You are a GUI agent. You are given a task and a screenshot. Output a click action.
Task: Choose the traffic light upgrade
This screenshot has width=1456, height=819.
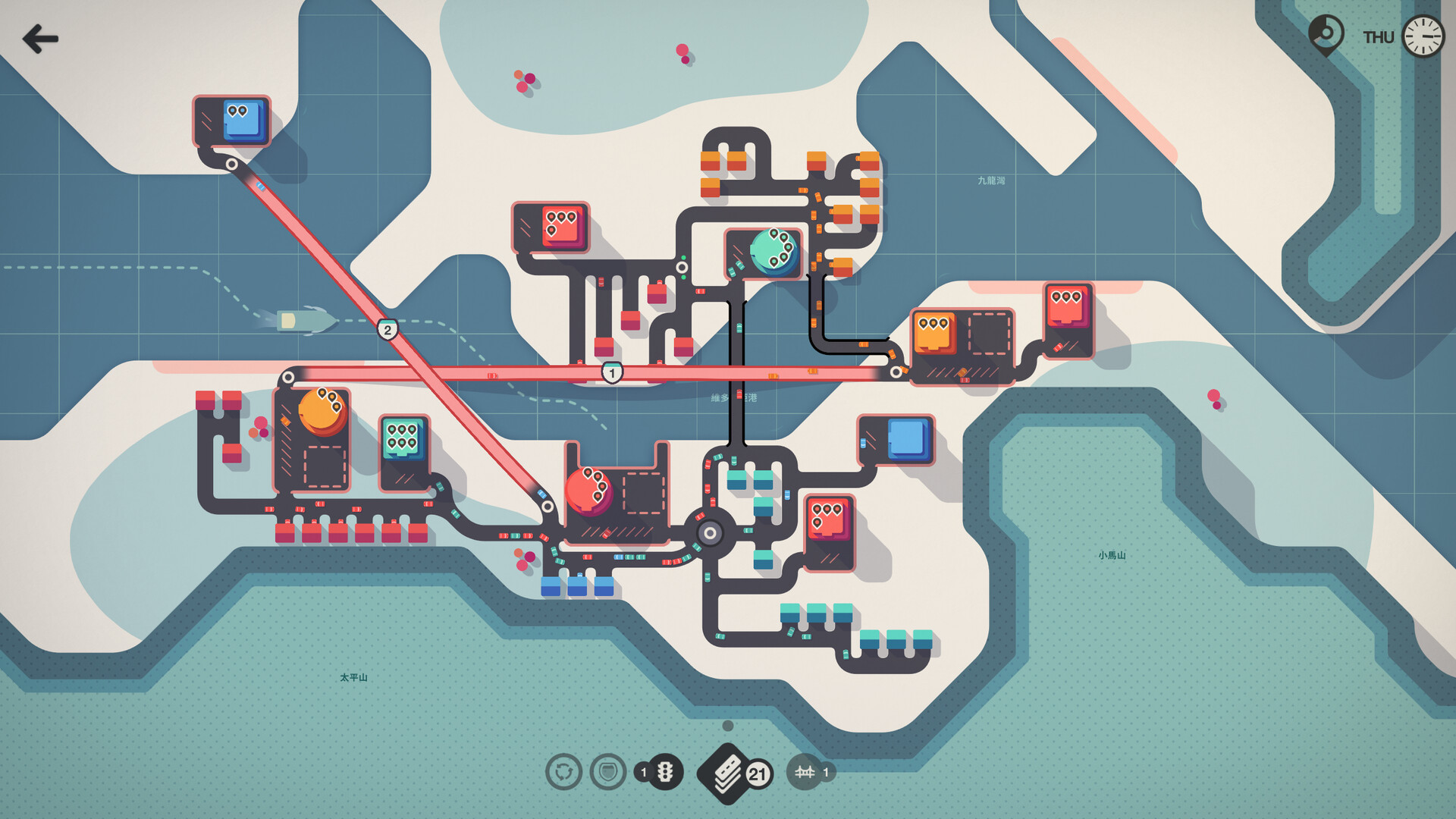coord(665,772)
